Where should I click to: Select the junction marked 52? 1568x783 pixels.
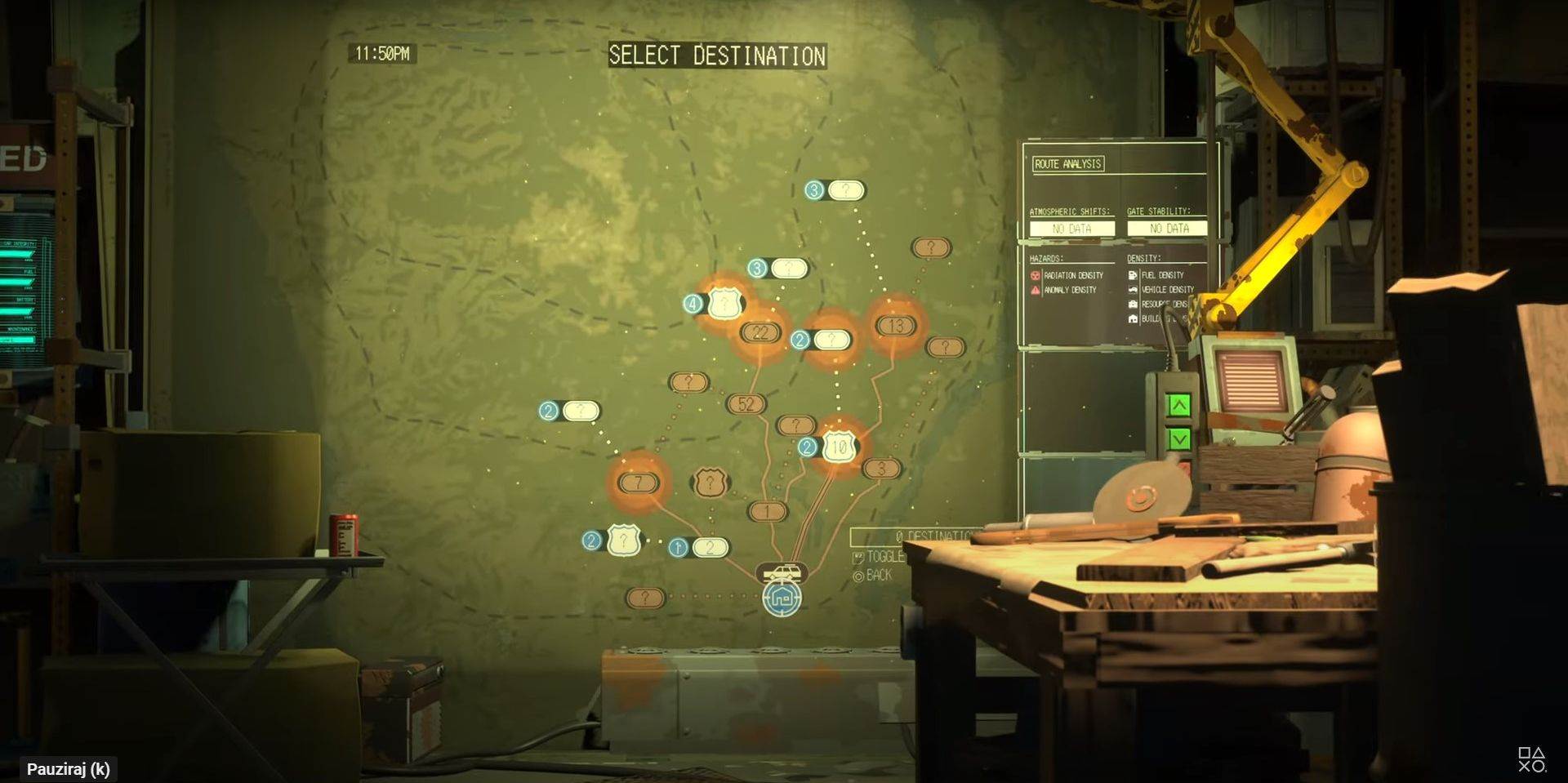746,403
